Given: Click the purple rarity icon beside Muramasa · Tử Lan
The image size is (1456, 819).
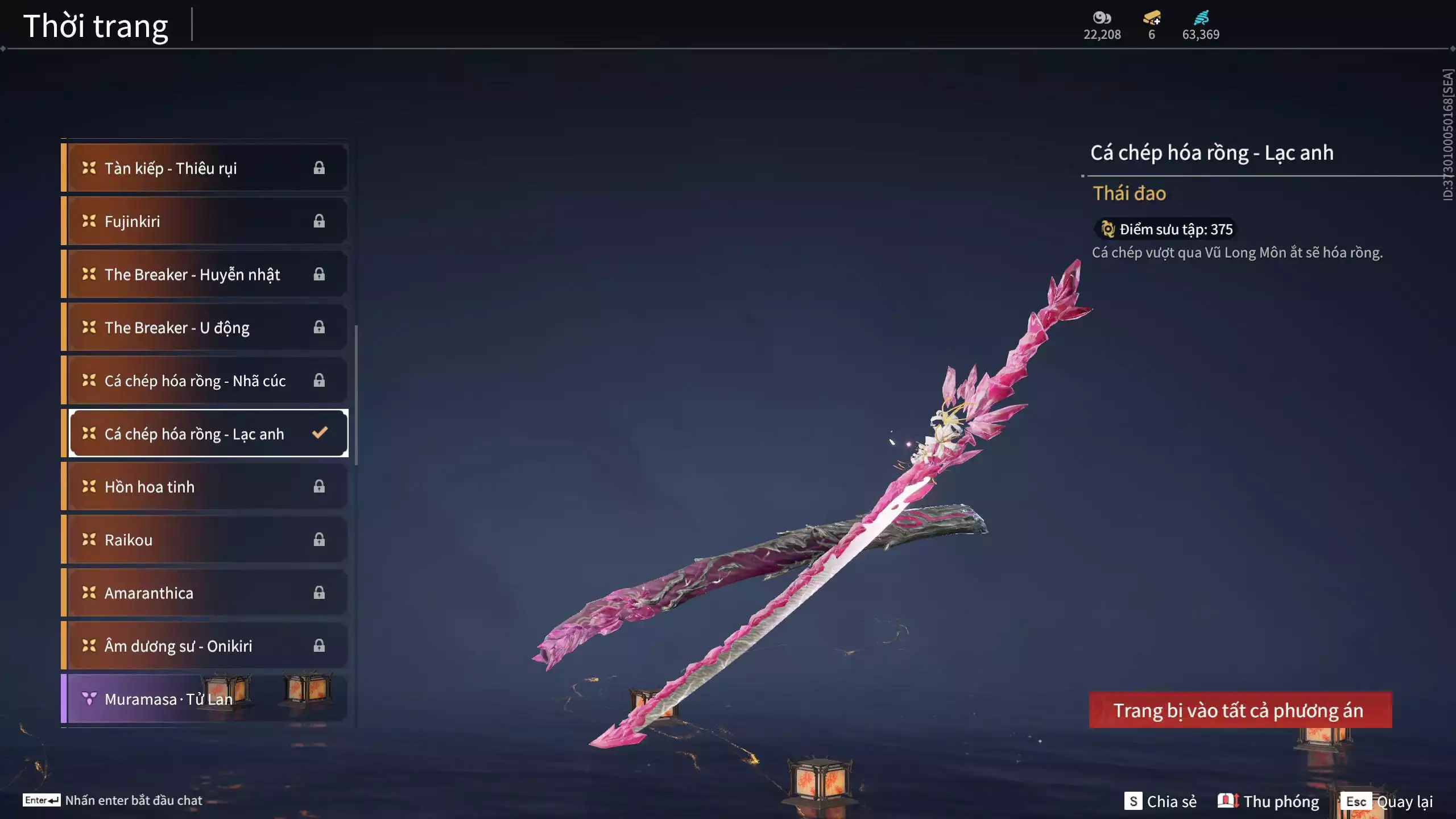Looking at the screenshot, I should (x=88, y=698).
